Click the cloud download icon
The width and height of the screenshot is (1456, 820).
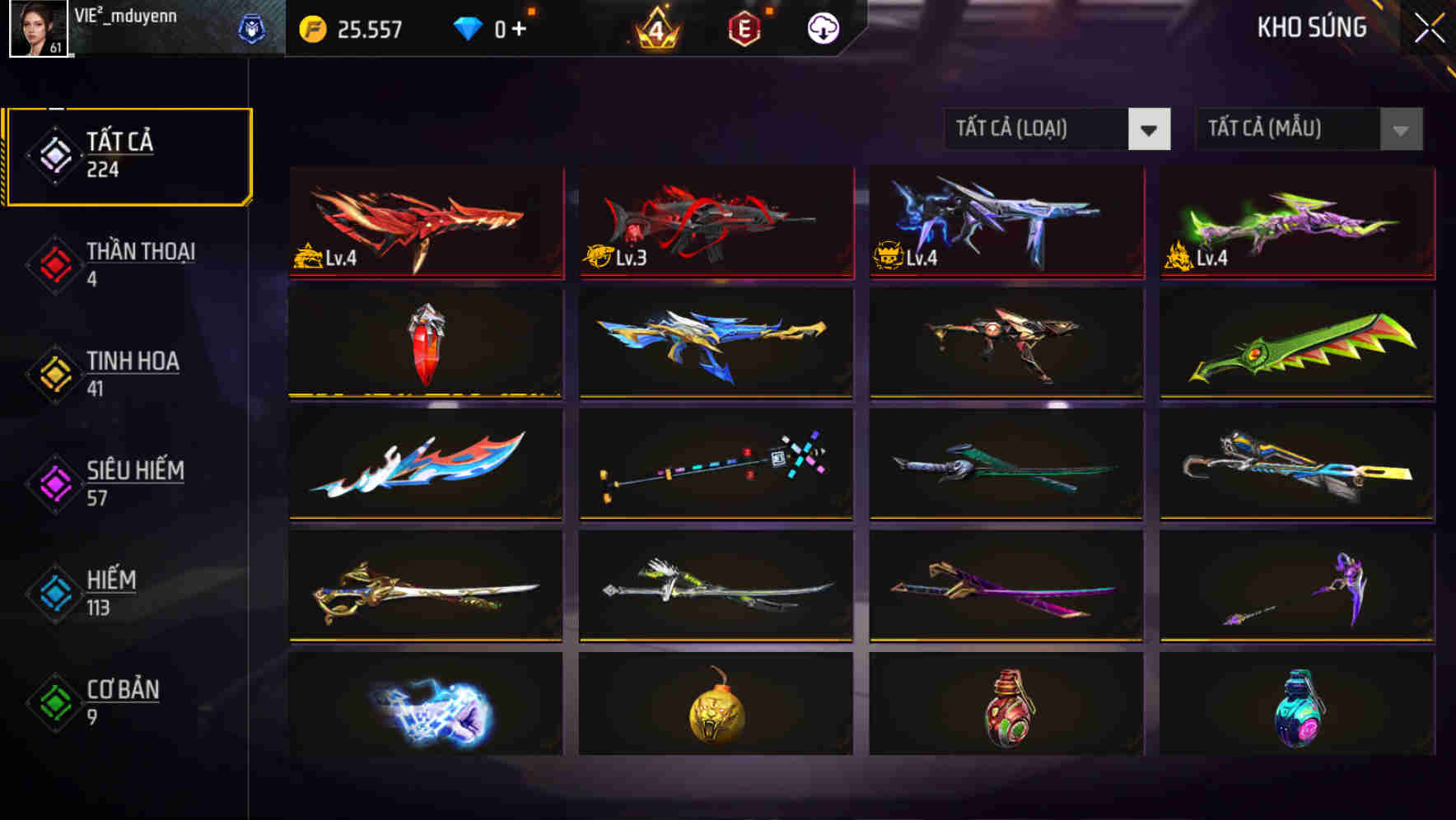(822, 28)
